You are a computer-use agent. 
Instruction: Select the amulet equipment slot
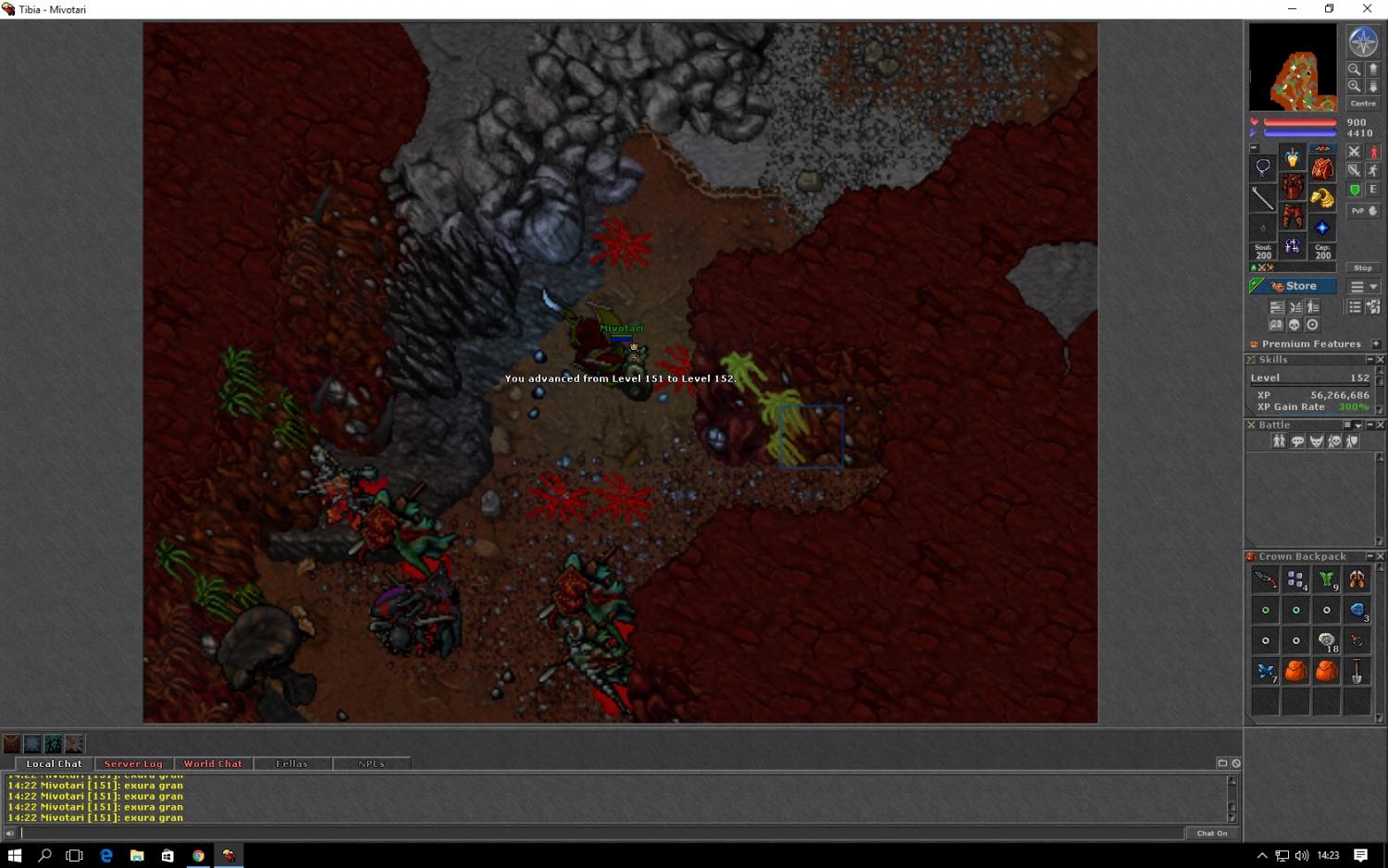point(1263,167)
